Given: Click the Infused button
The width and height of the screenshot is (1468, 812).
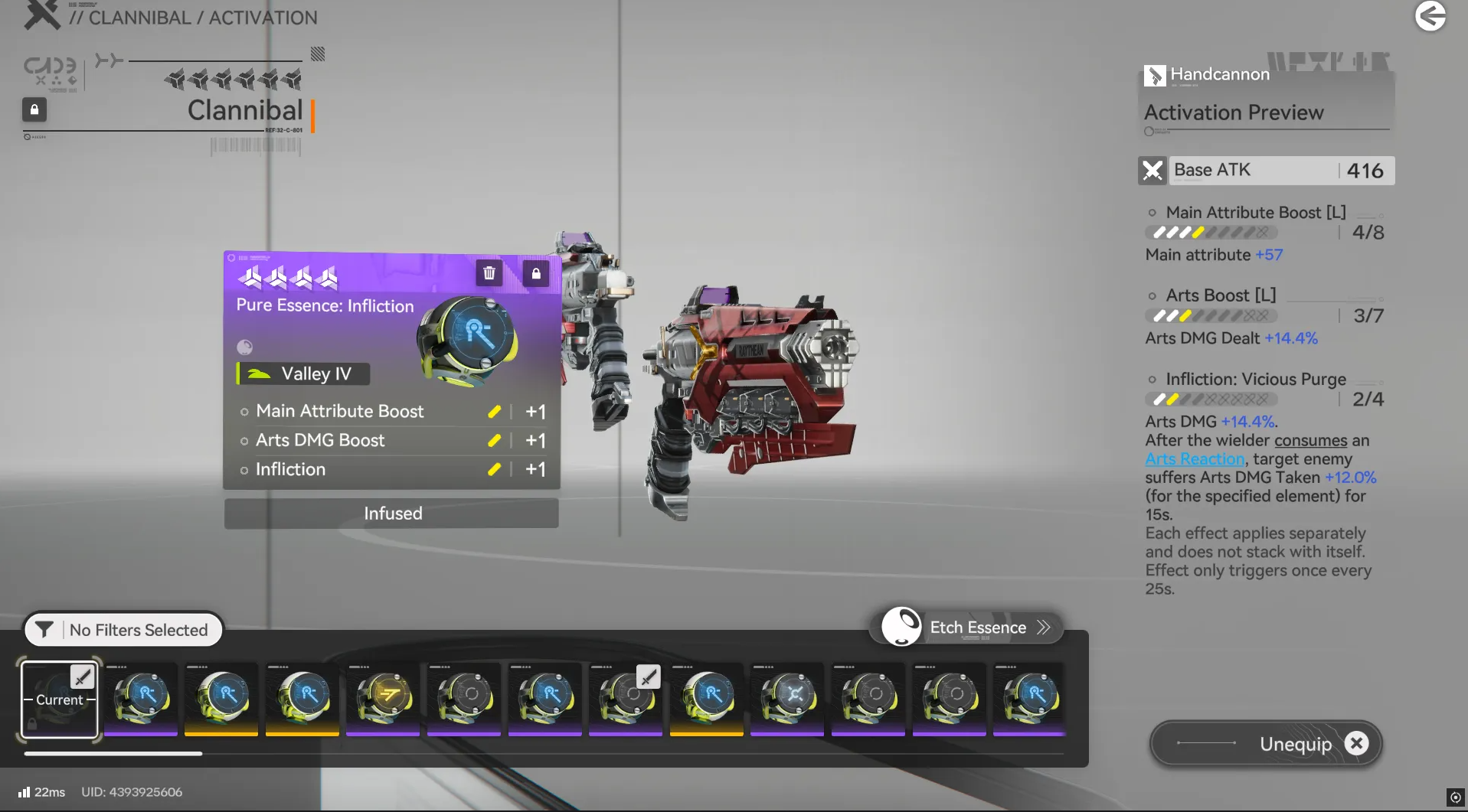Looking at the screenshot, I should tap(392, 514).
